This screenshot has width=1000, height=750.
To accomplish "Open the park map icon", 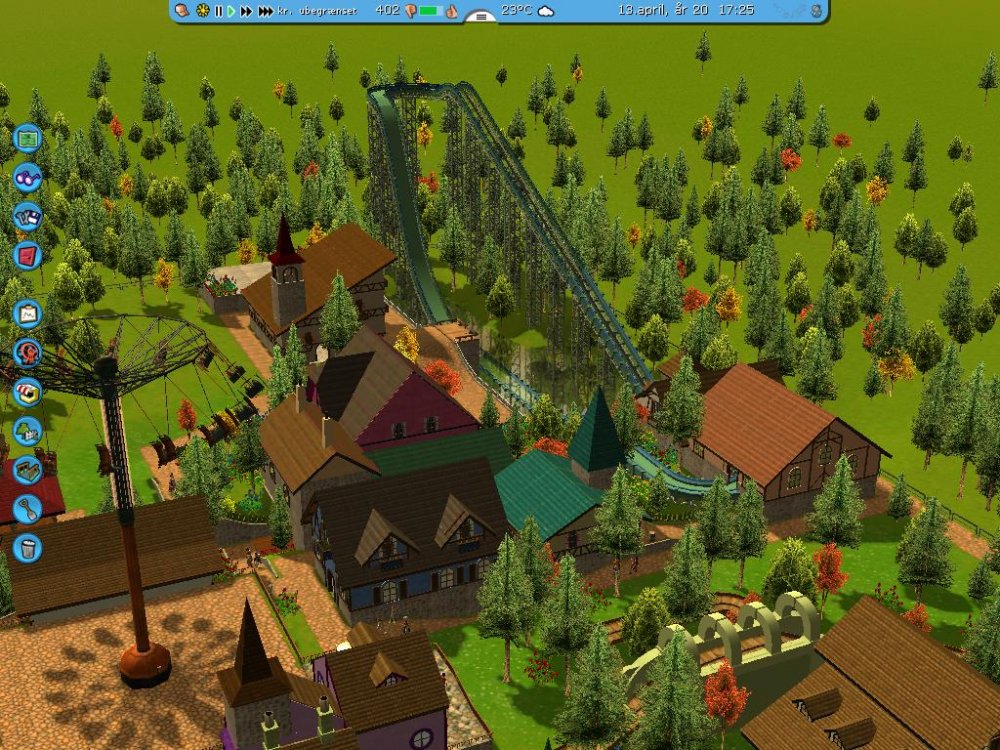I will [27, 136].
